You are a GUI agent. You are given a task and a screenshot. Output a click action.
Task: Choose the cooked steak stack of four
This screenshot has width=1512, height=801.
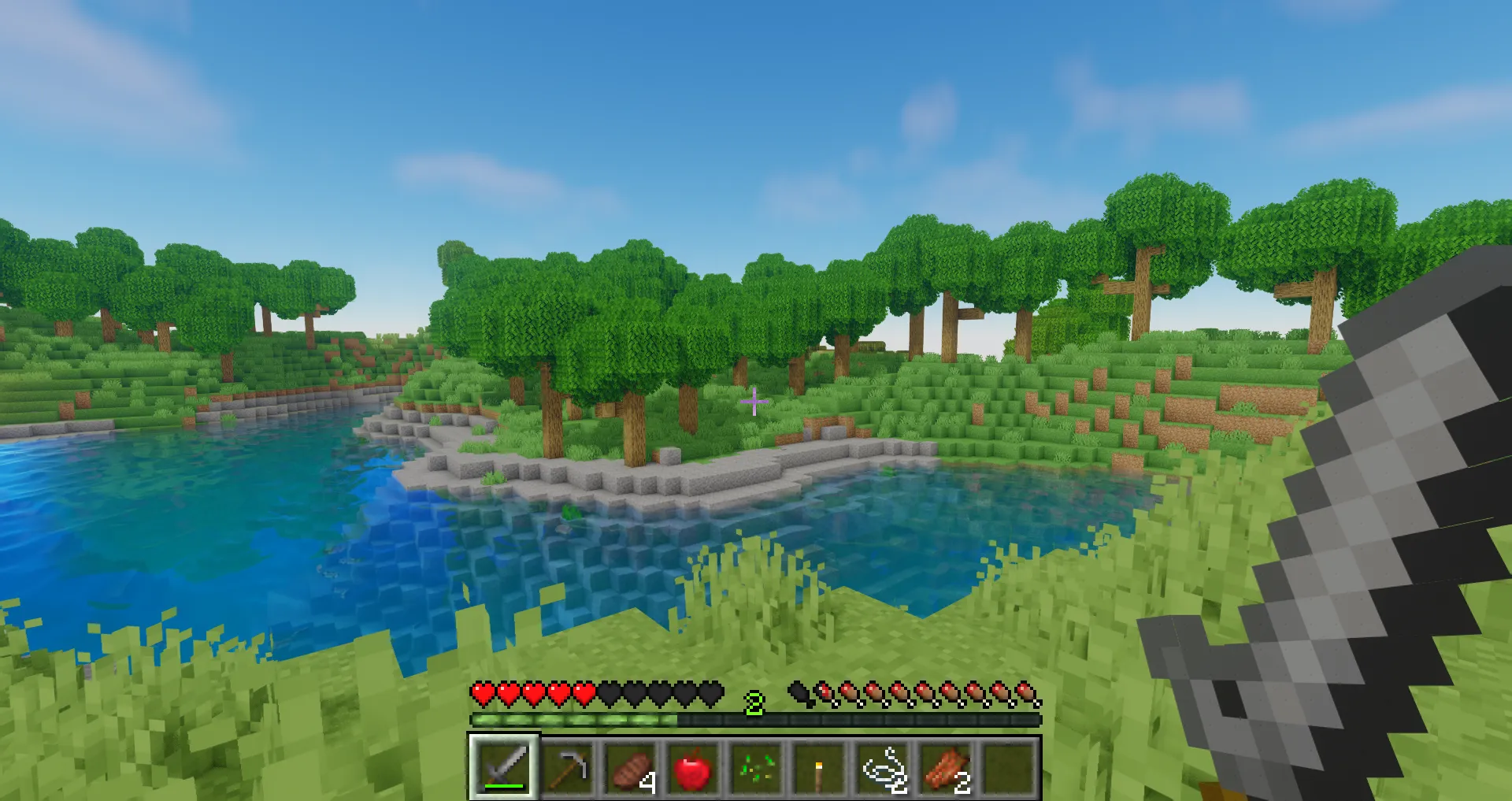630,766
